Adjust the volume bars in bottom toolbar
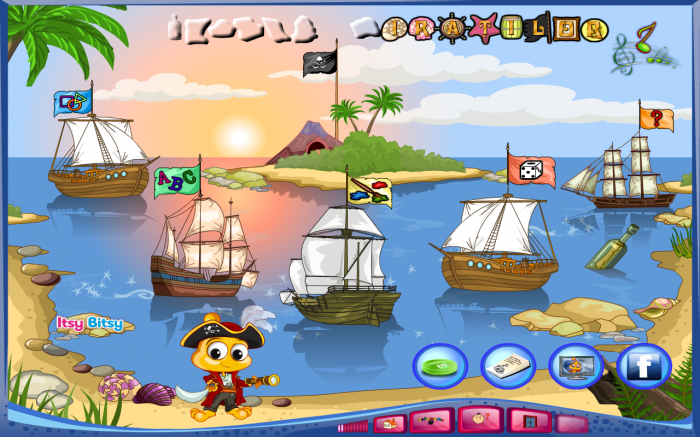This screenshot has height=437, width=700. (x=354, y=427)
